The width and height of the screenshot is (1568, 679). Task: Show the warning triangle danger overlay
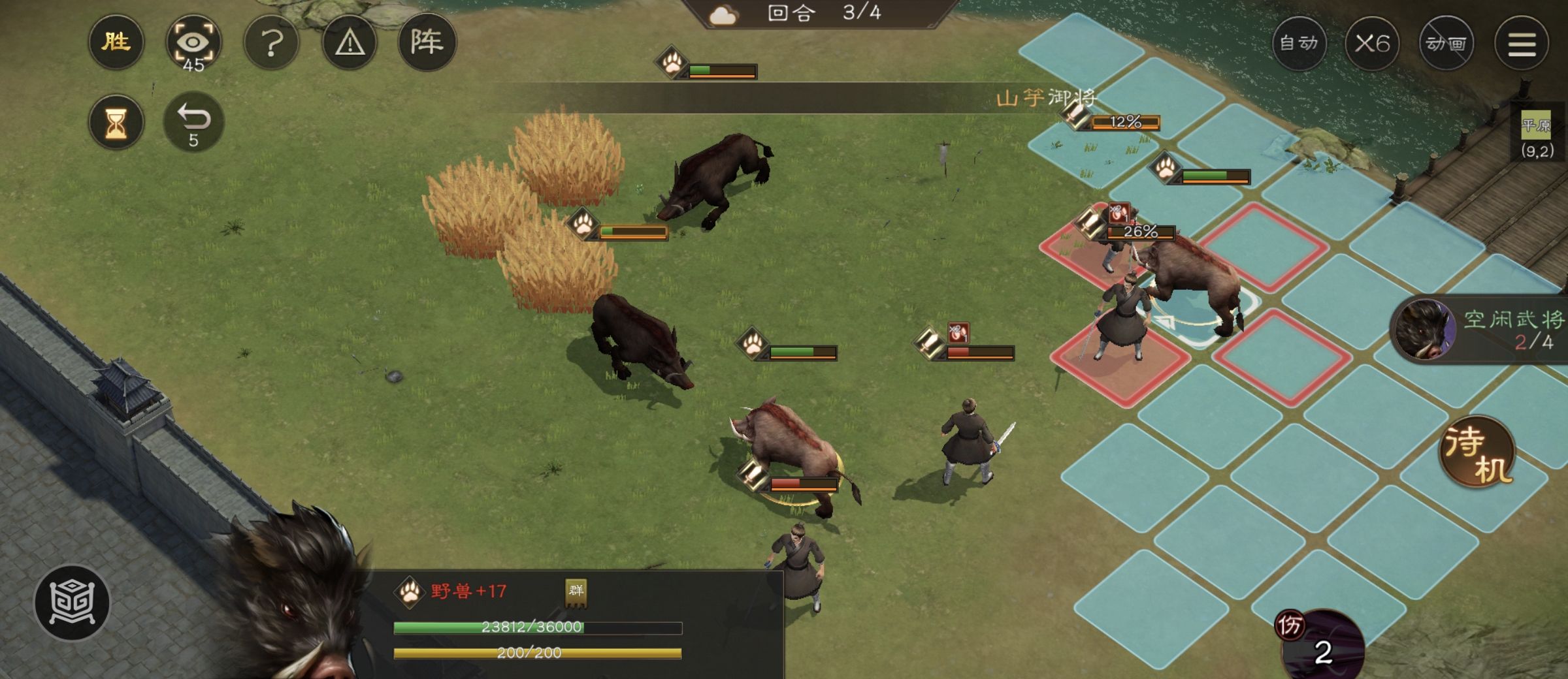350,43
